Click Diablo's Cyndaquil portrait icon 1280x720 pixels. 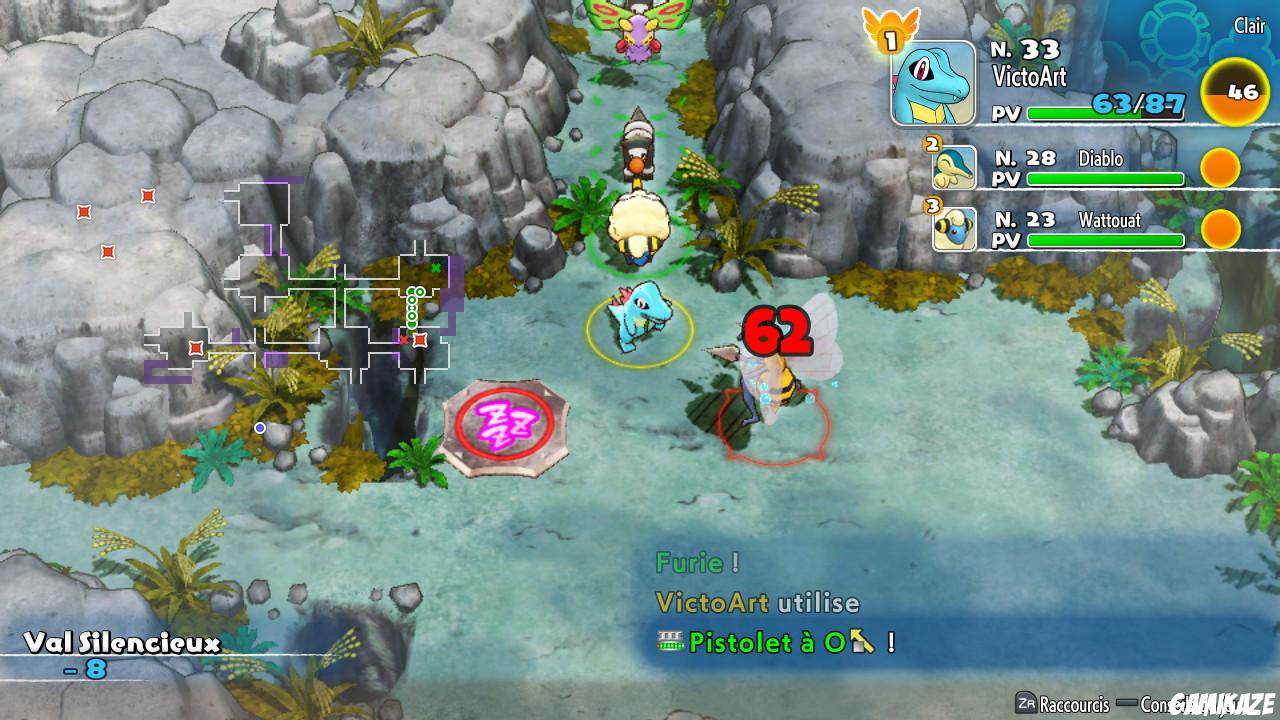(x=953, y=167)
